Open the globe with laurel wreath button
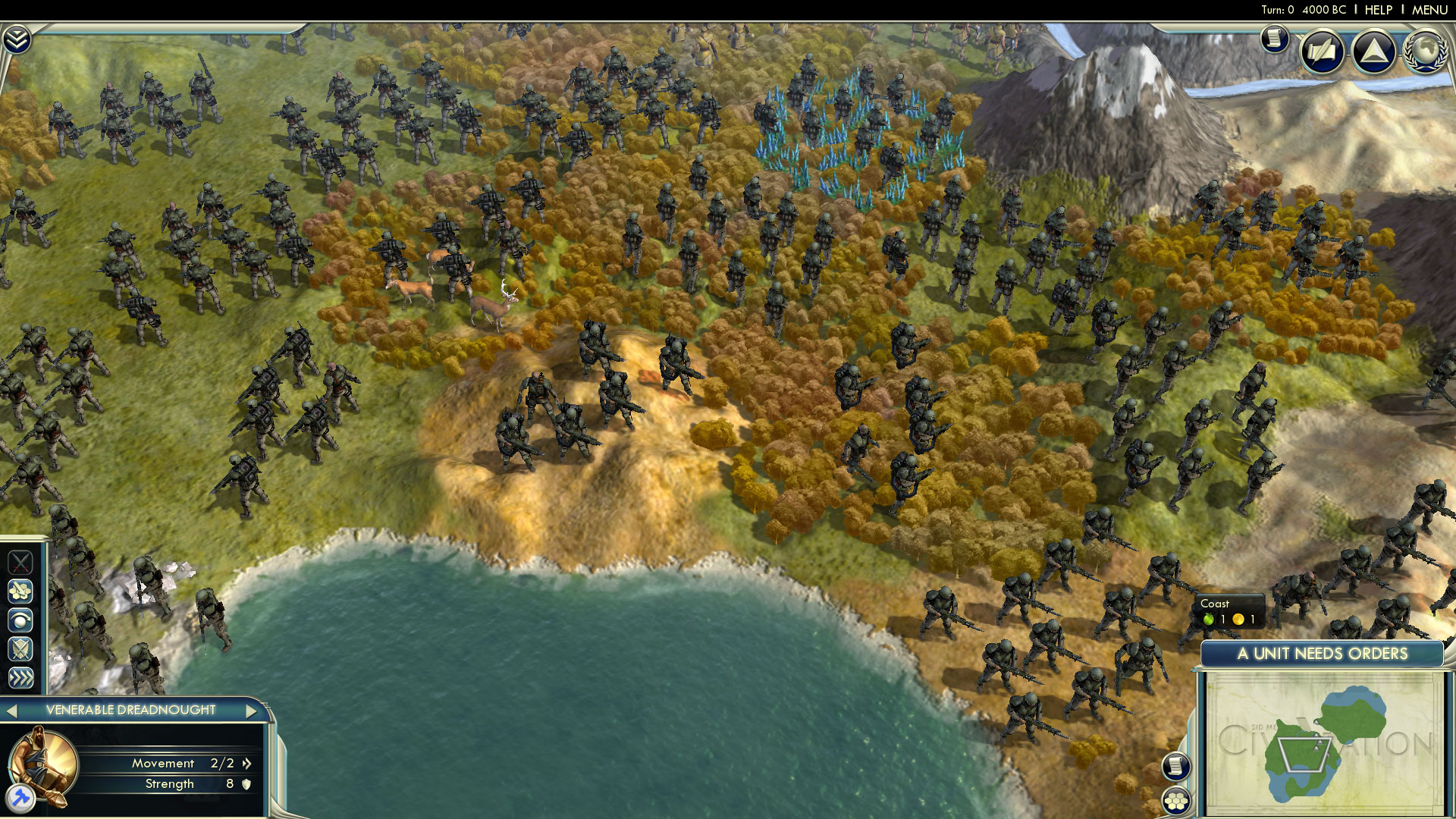 [1426, 52]
